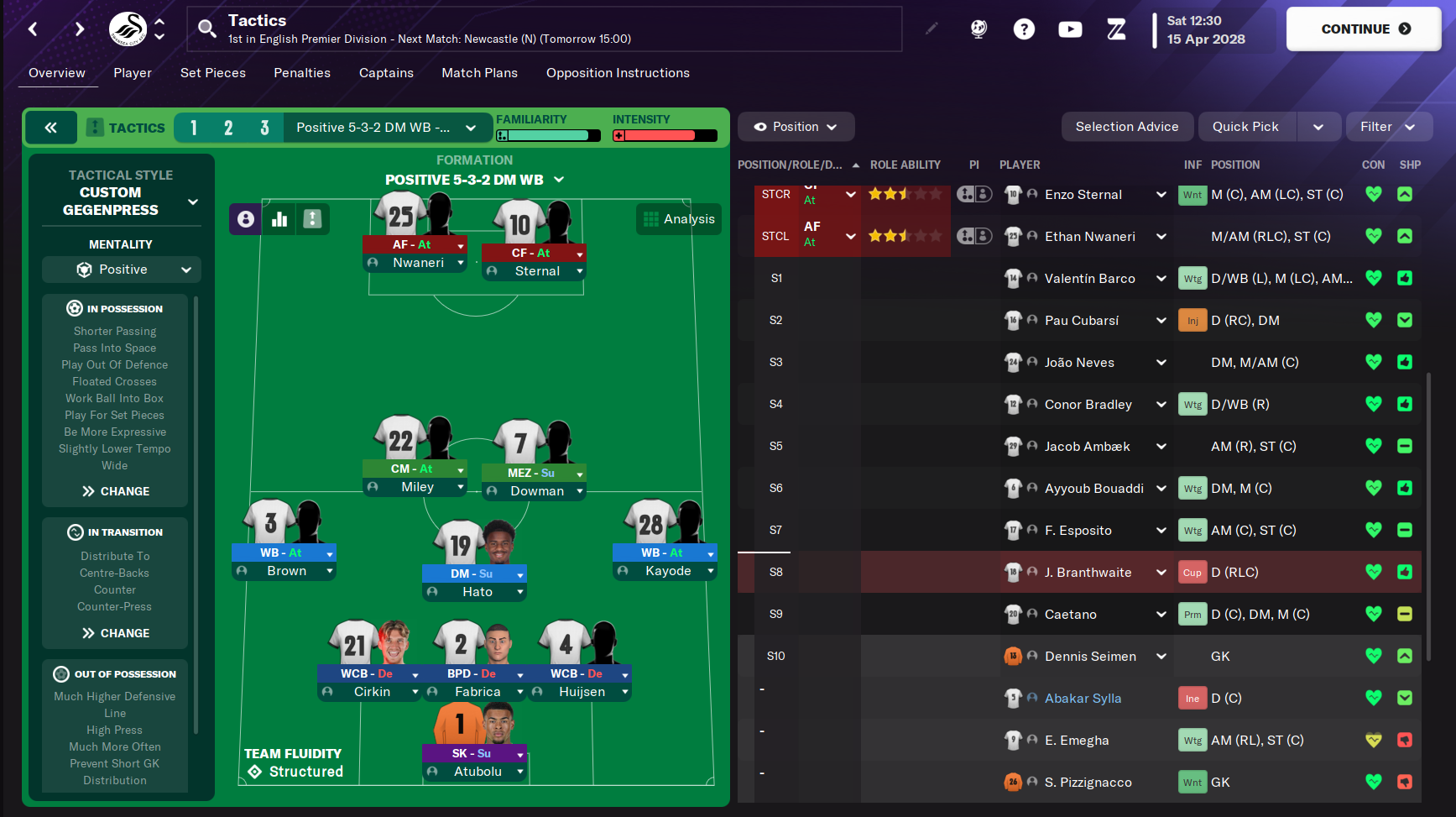The image size is (1456, 817).
Task: Switch to tactic preset slot 2
Action: tap(228, 128)
